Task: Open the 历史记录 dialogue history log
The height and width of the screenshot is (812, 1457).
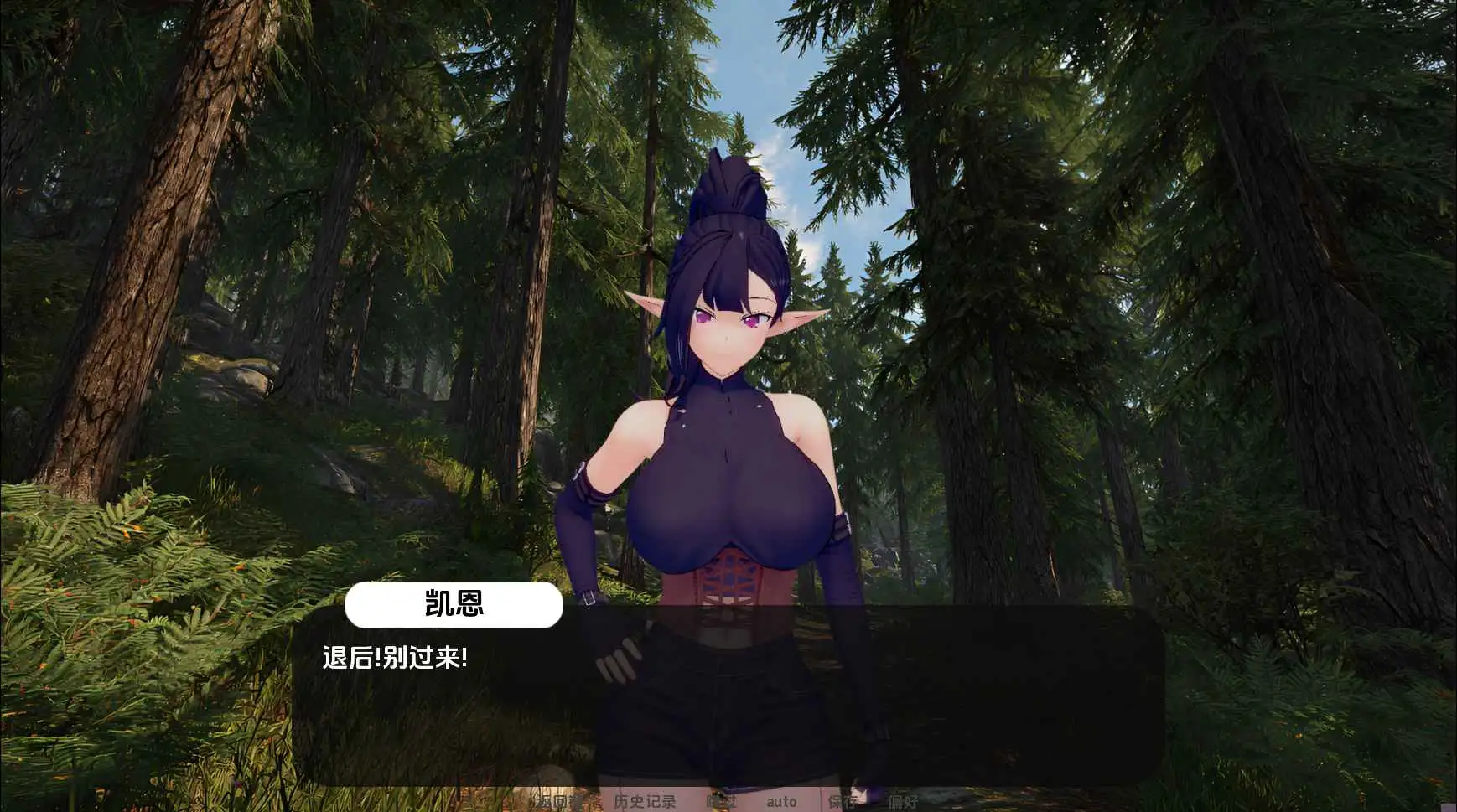Action: [x=644, y=801]
